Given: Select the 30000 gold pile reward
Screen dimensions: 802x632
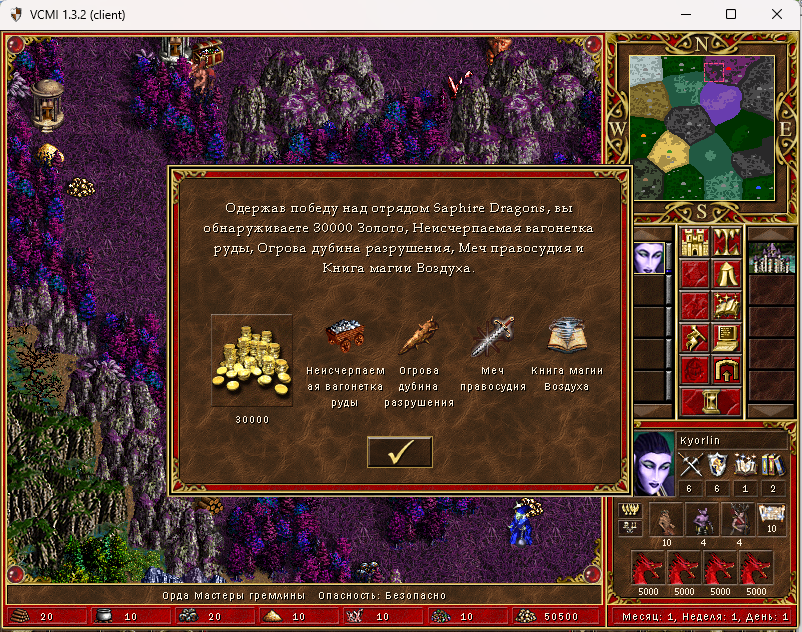Looking at the screenshot, I should tap(252, 360).
